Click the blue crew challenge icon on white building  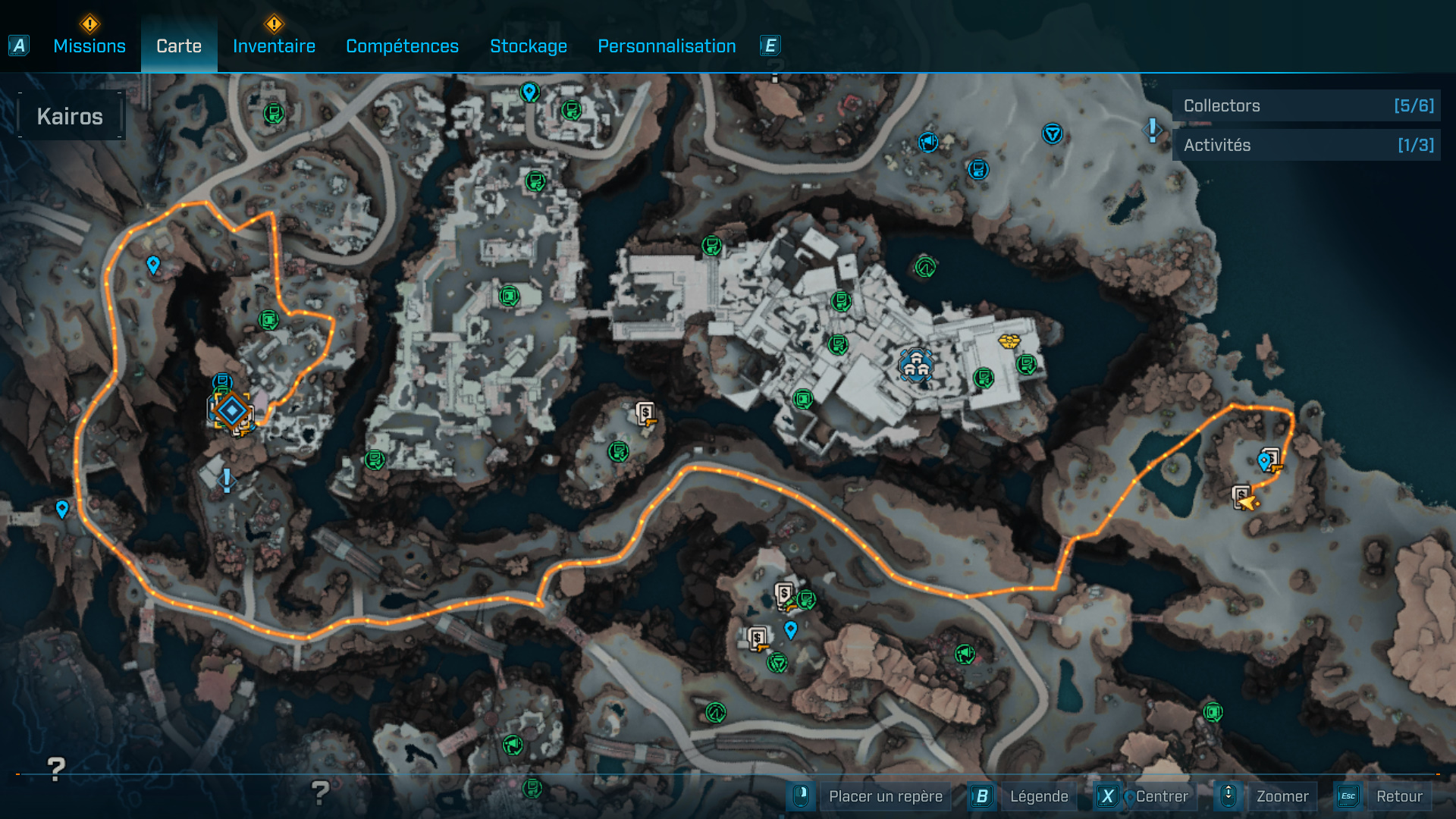(916, 363)
